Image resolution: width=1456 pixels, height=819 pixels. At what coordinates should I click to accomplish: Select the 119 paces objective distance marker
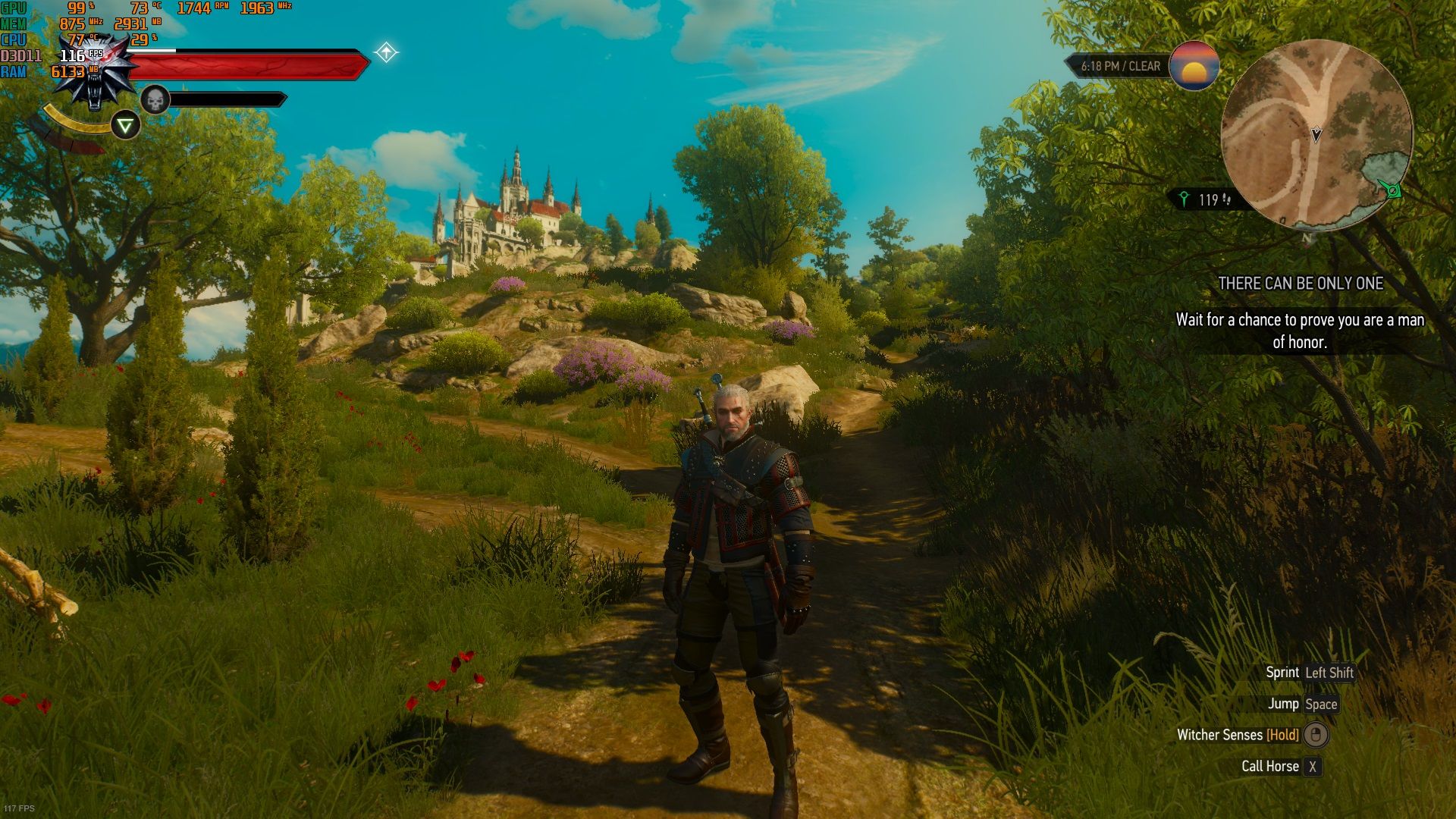pyautogui.click(x=1206, y=199)
